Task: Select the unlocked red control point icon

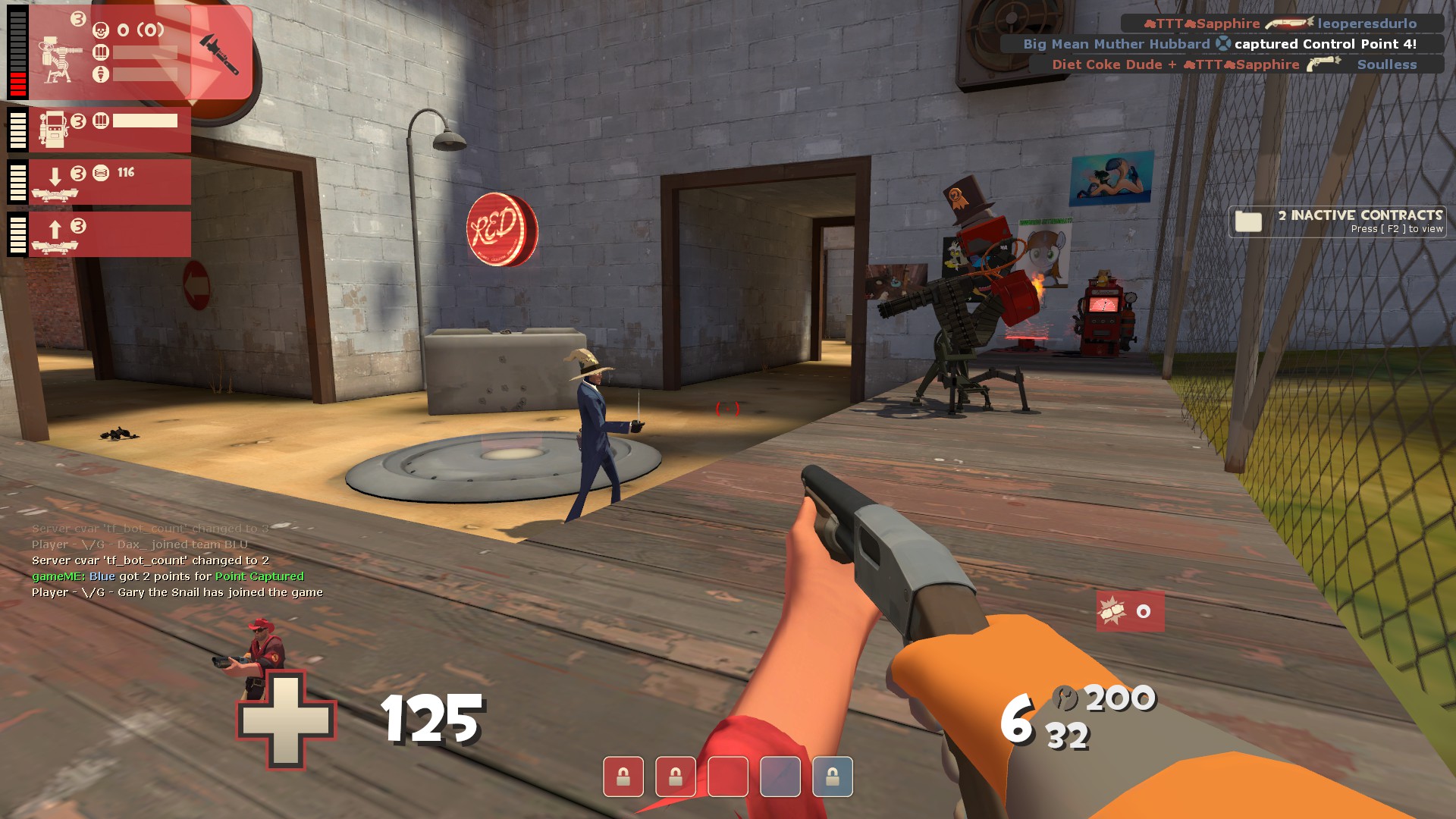Action: [x=728, y=777]
